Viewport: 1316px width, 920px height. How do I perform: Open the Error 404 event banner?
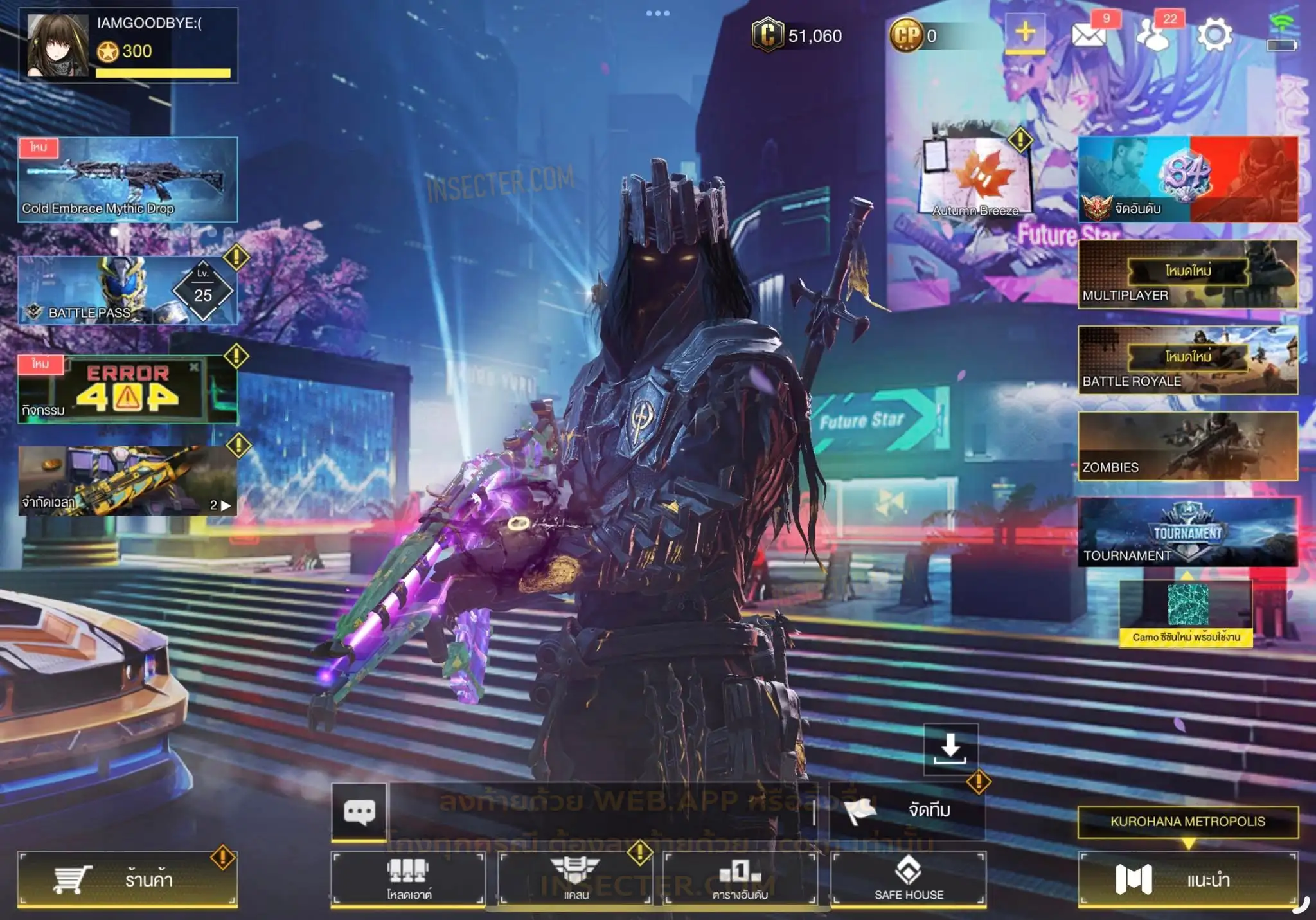[127, 390]
